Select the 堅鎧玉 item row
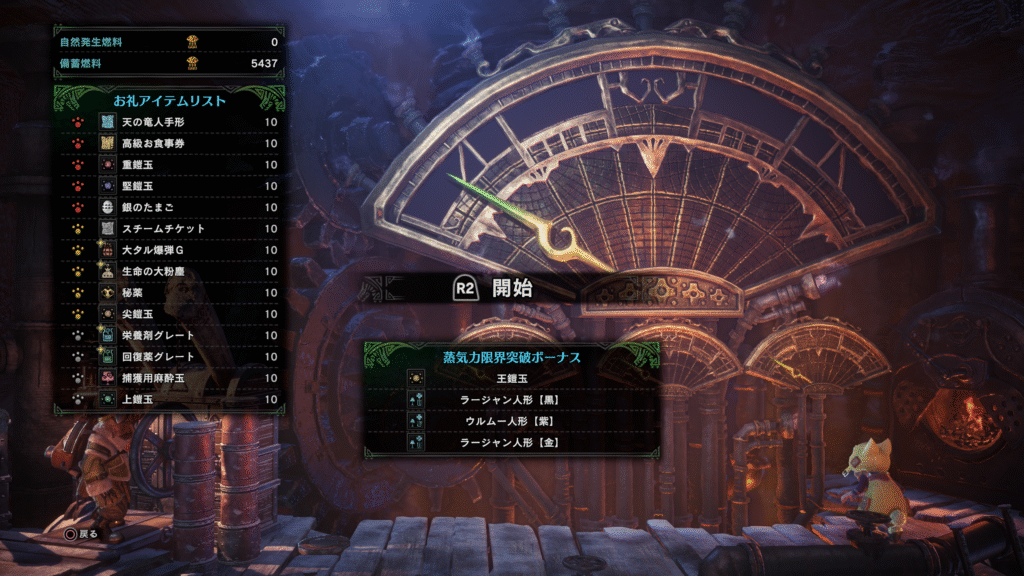 (168, 186)
